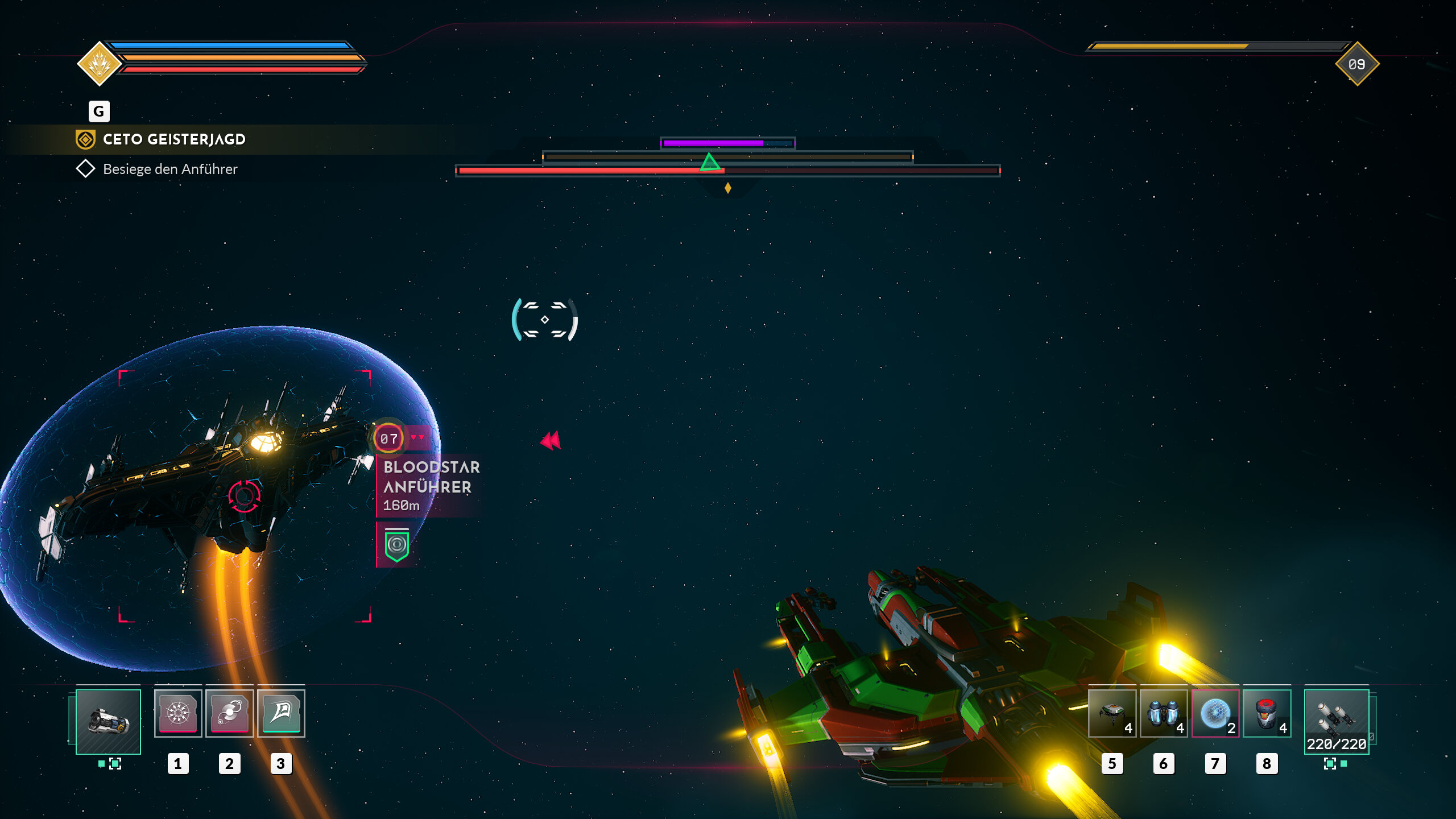Activate the electric burst device ability

pos(178,713)
